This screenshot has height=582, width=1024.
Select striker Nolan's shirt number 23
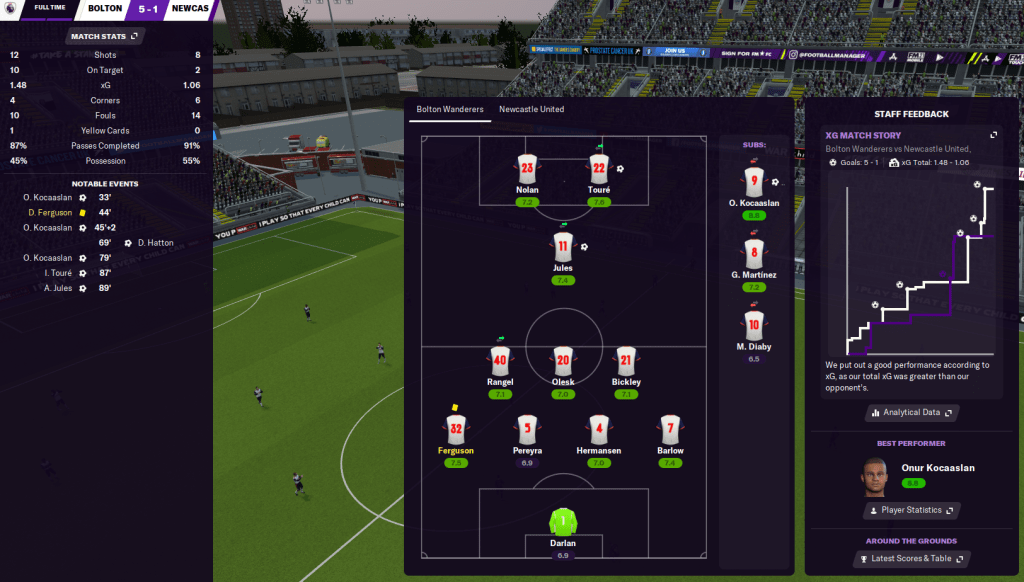[x=527, y=169]
